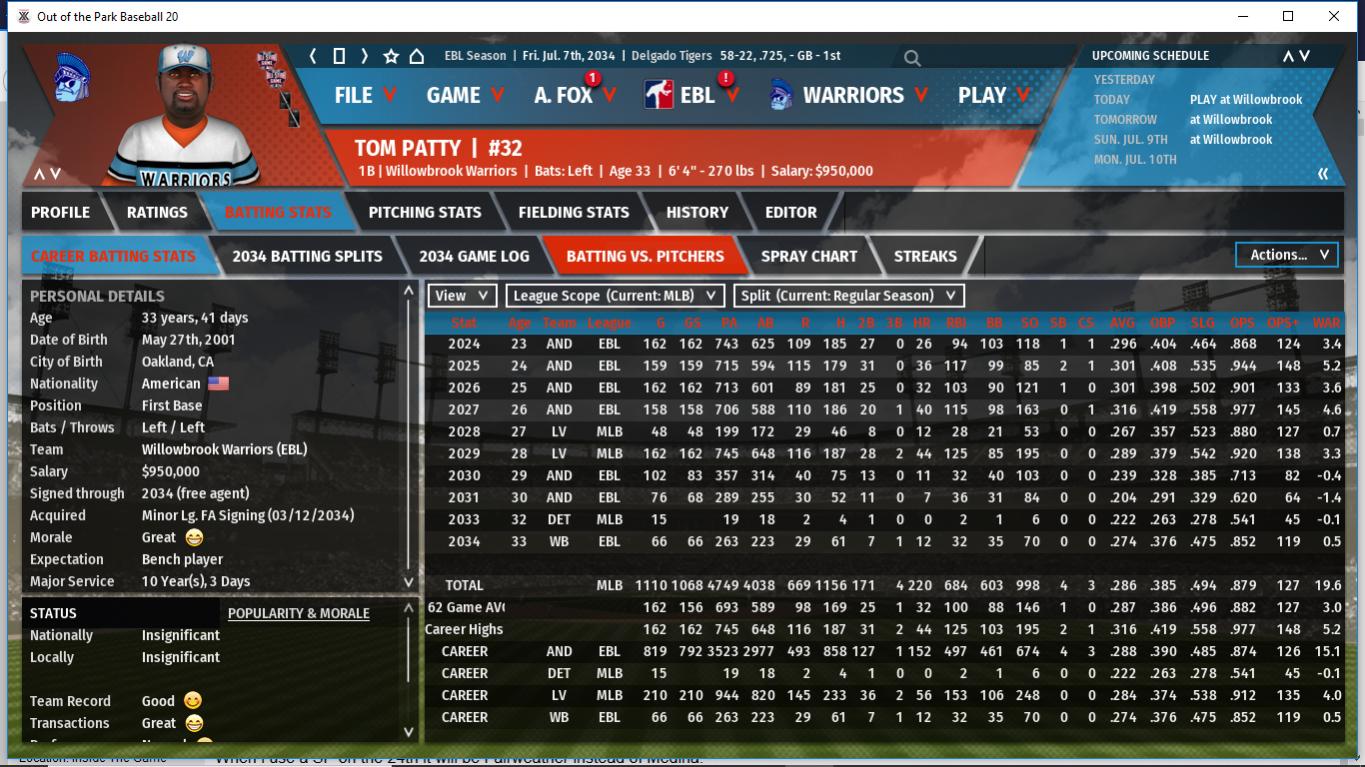Open the Split Regular Season dropdown

pyautogui.click(x=849, y=295)
